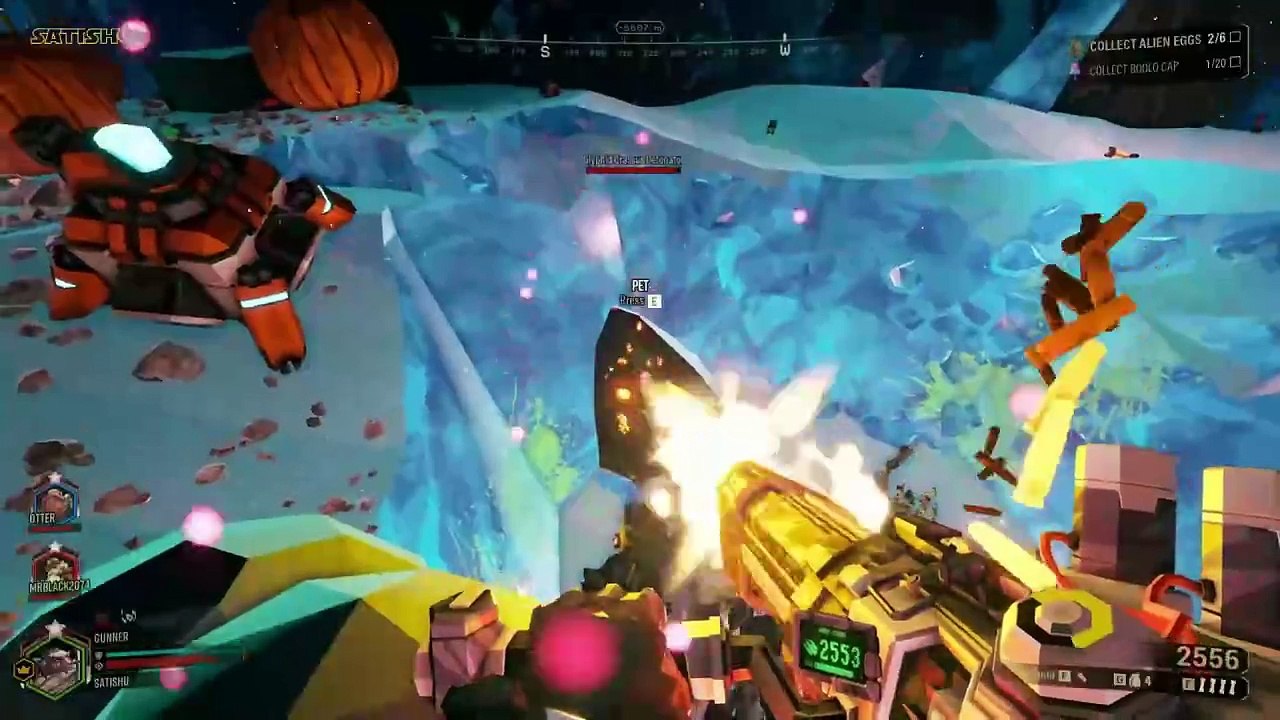This screenshot has width=1280, height=720.
Task: Click teammate Otter's portrait
Action: pyautogui.click(x=55, y=499)
